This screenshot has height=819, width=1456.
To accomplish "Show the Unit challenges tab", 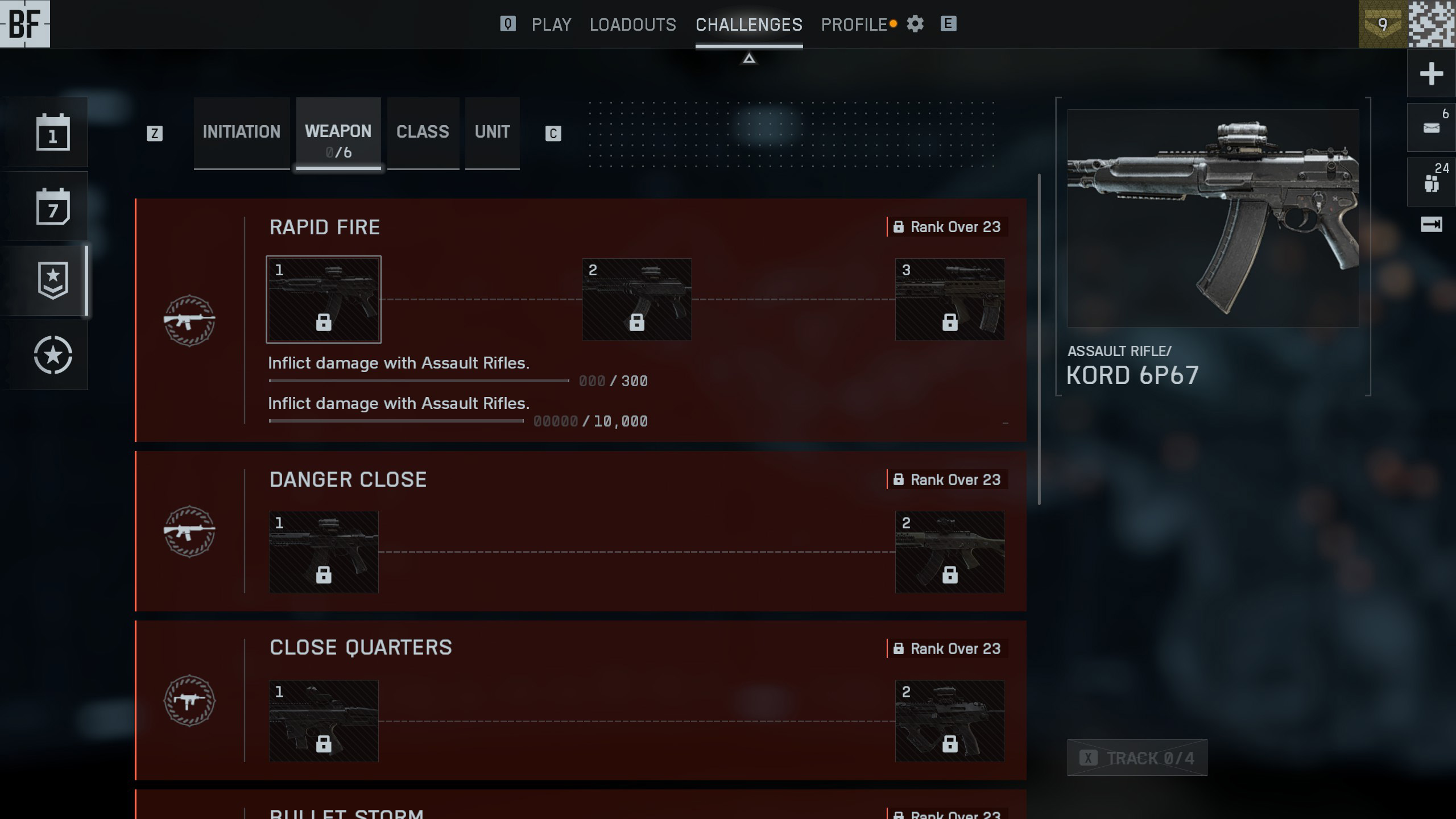I will tap(492, 132).
